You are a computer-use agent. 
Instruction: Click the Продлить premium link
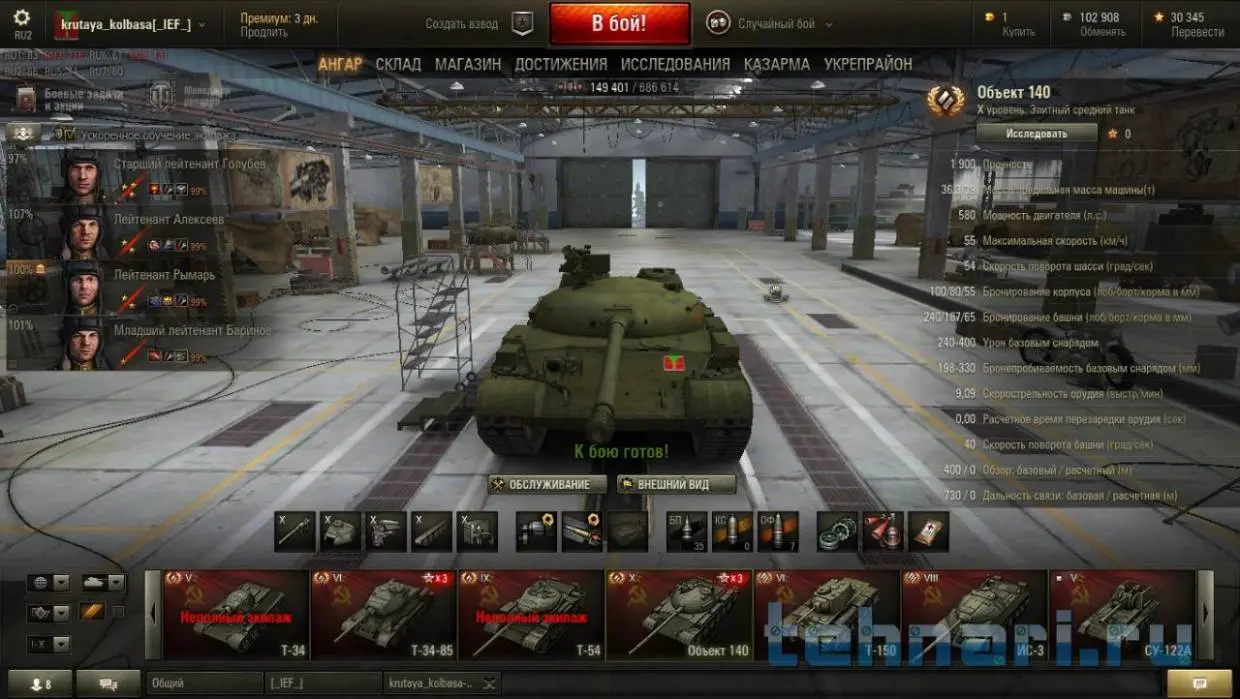pos(264,32)
